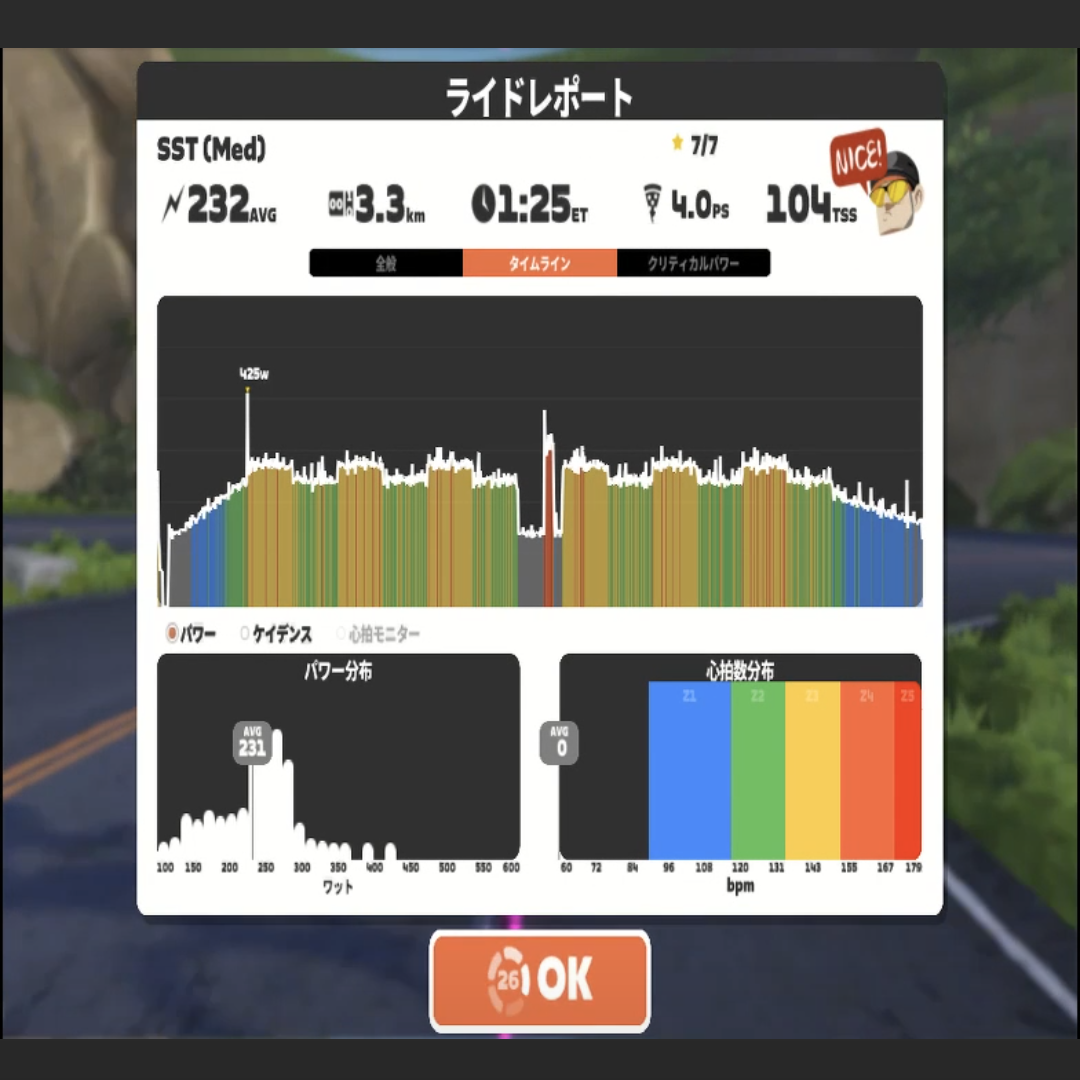Open the クリティカルパワー tab
Viewport: 1080px width, 1080px height.
693,264
